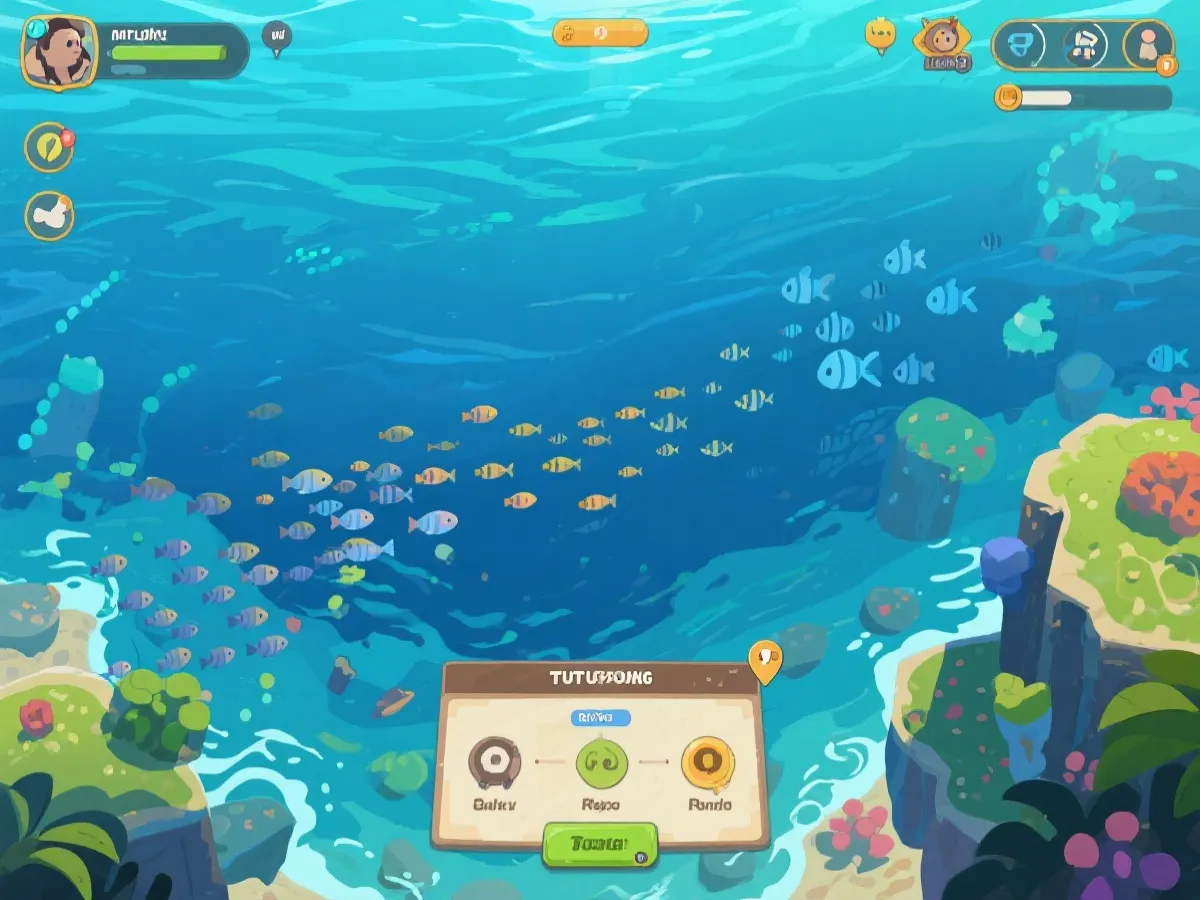Choose the white glove icon in the top-right panel
1200x900 pixels.
1083,45
